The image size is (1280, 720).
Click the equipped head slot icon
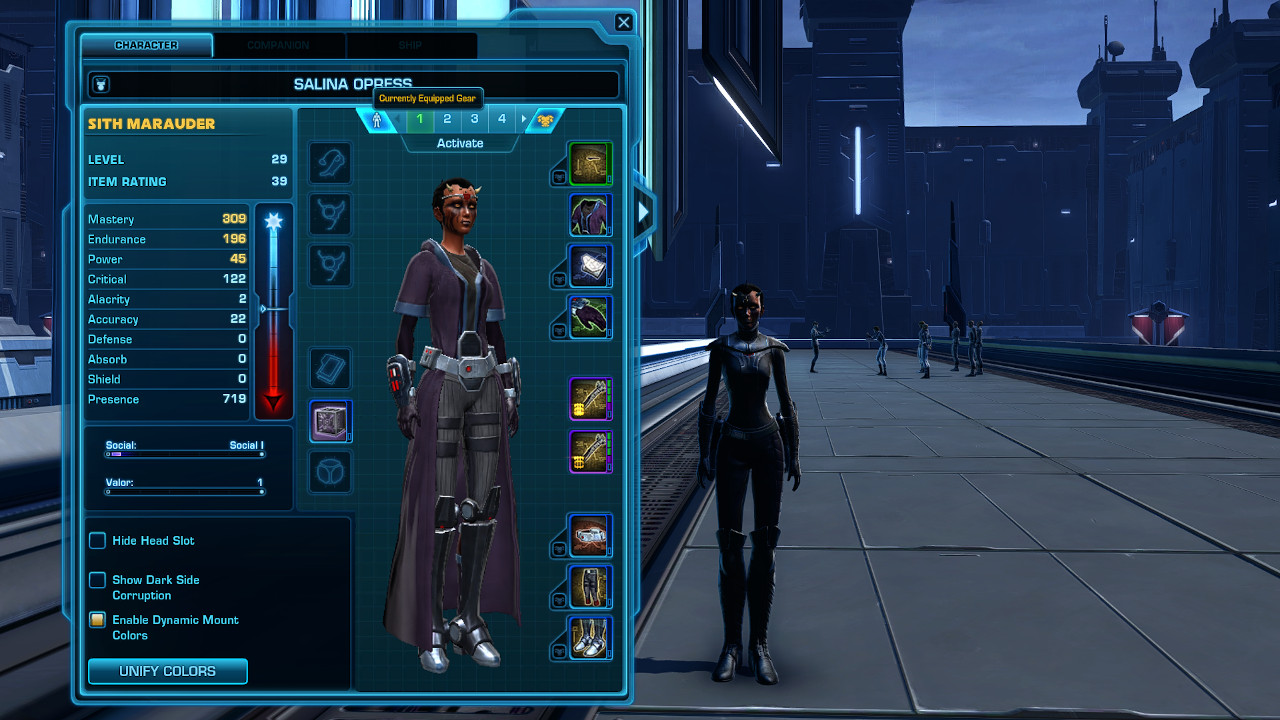click(590, 162)
